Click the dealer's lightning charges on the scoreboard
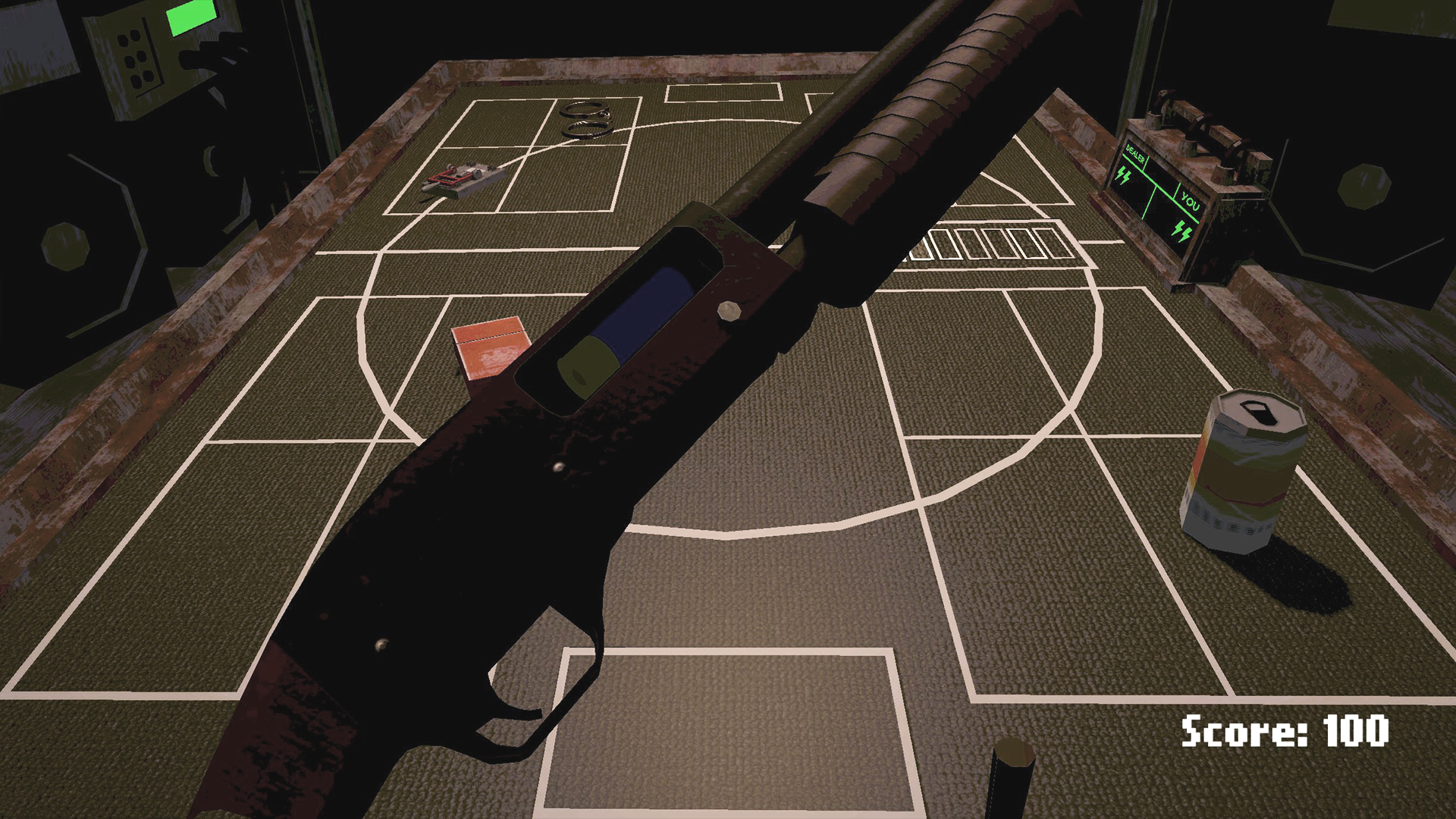The width and height of the screenshot is (1456, 819). click(1125, 176)
